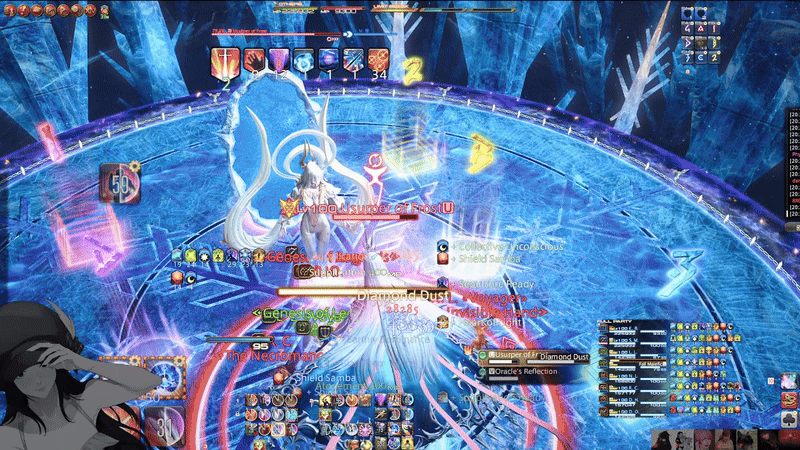This screenshot has width=800, height=450.
Task: Click the orange circles debuff showing 34
Action: (x=378, y=60)
